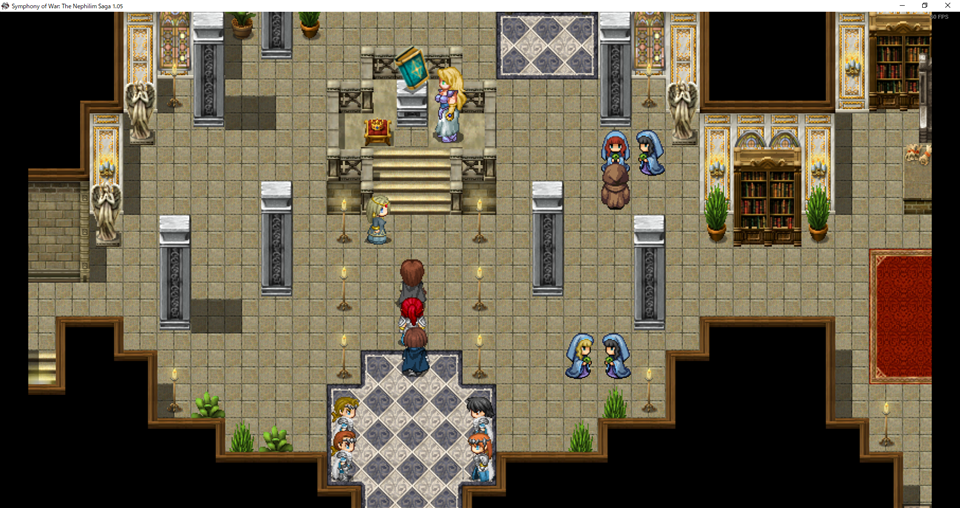This screenshot has height=508, width=960.
Task: Minimize the game window
Action: 902,5
